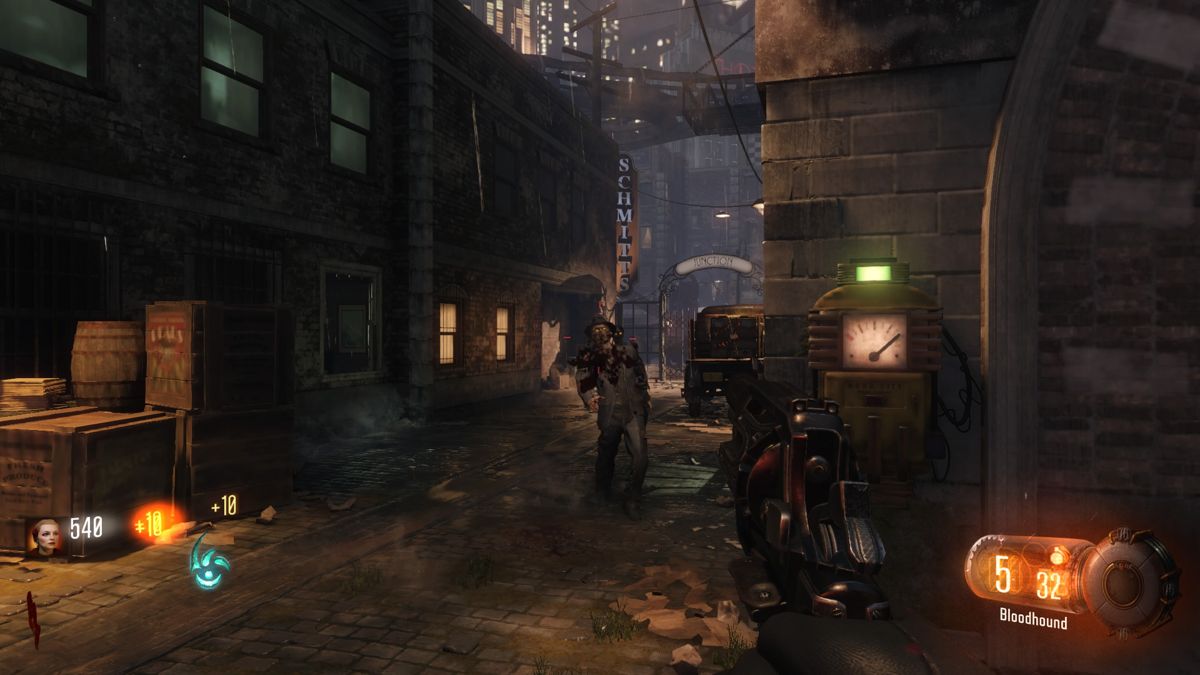Select the teal swirl ability icon
Viewport: 1200px width, 675px height.
[x=209, y=562]
